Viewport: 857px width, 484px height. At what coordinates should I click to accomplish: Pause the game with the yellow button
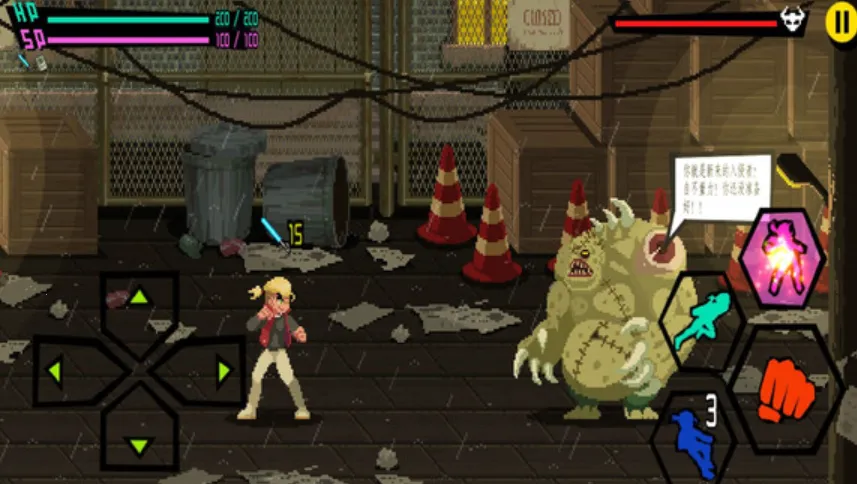(x=839, y=21)
